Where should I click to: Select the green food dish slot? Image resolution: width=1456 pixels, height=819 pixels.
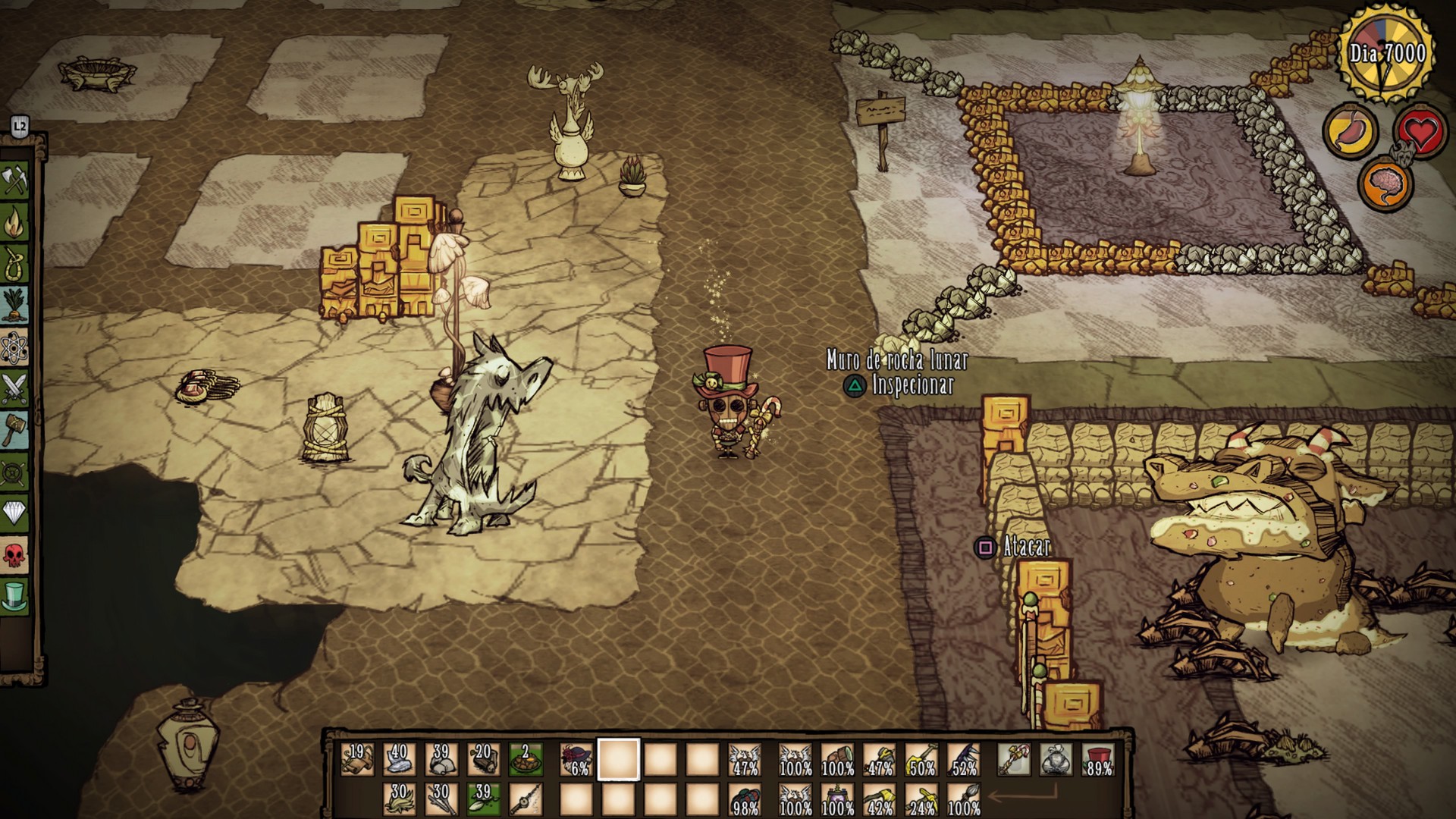pos(525,759)
